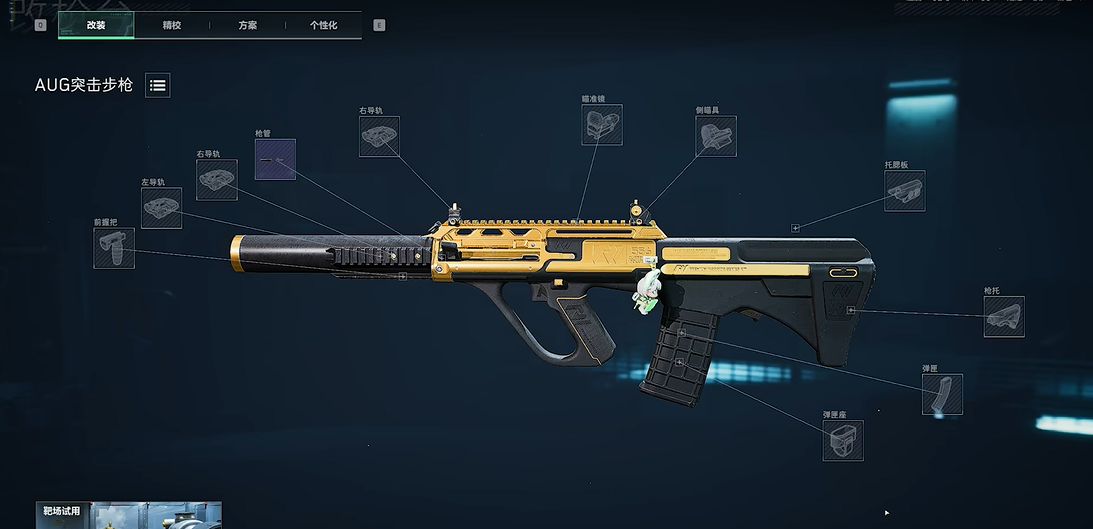1093x529 pixels.
Task: Select the 弹匣座 magazine well slot
Action: 843,440
